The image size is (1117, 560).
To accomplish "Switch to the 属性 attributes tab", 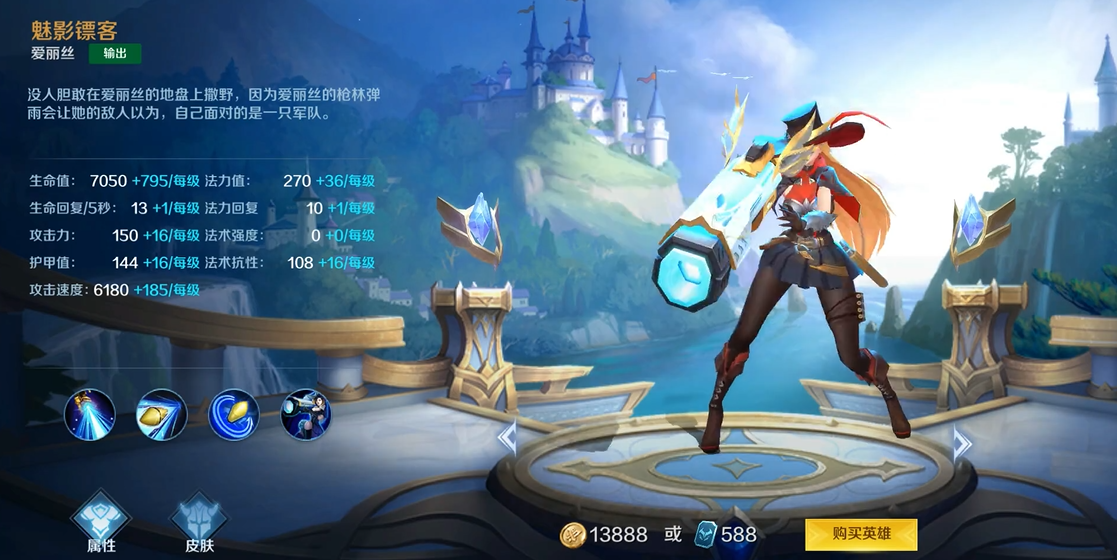I will pyautogui.click(x=101, y=524).
